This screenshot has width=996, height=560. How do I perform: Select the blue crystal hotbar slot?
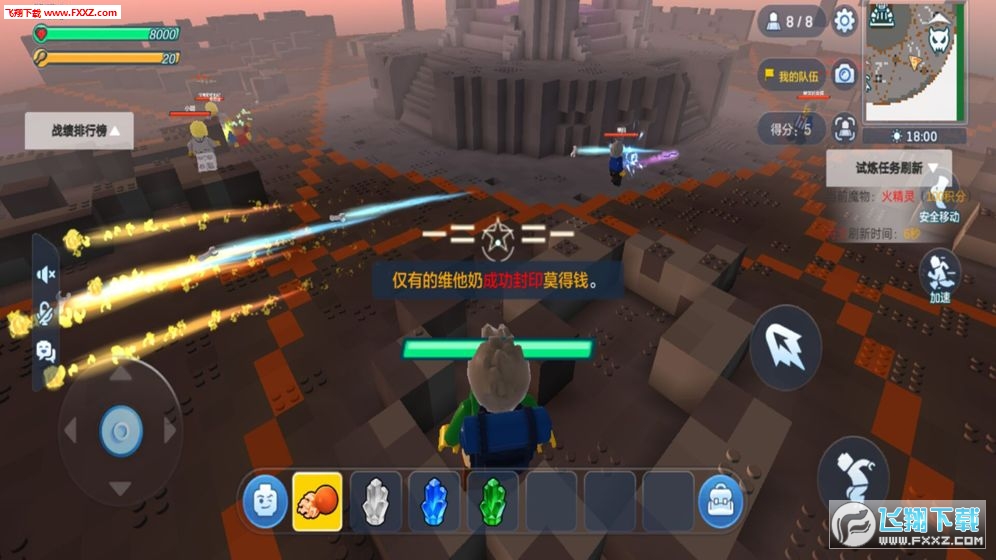(x=434, y=501)
